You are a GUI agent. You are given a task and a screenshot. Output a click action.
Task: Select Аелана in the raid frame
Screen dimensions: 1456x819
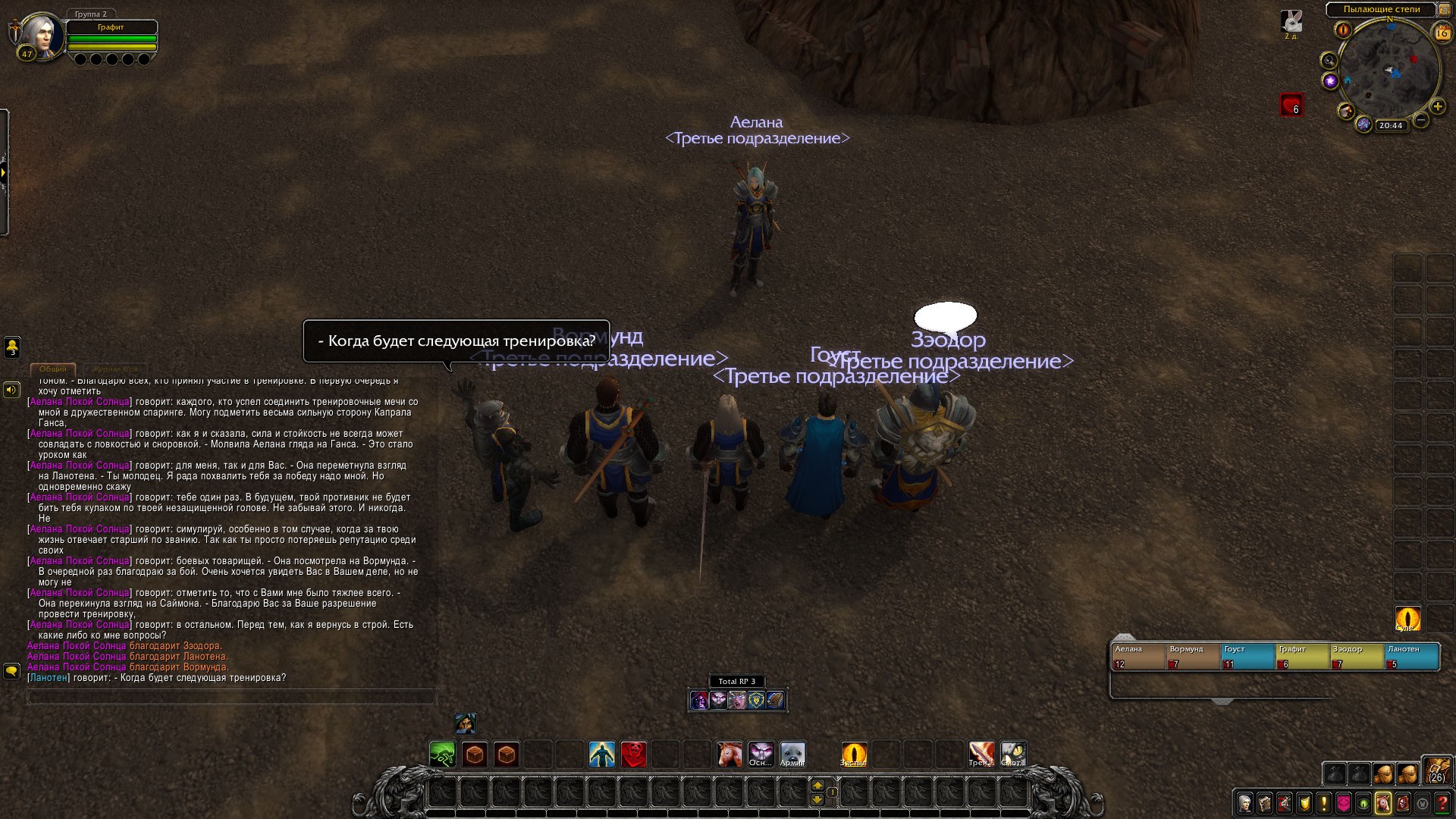(x=1137, y=656)
